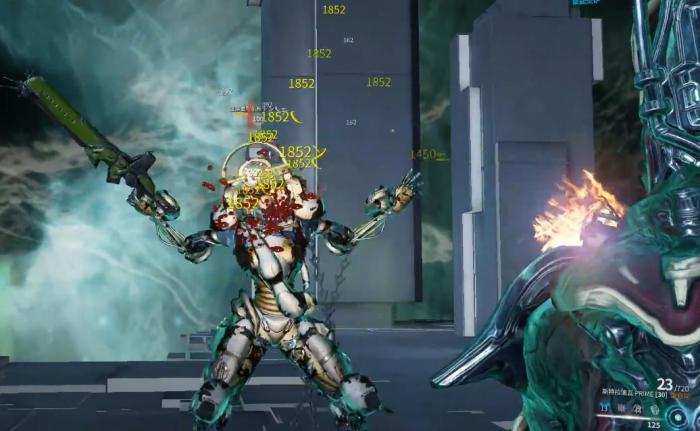This screenshot has width=700, height=431.
Task: Select the glowing circular cyan emblem icon
Action: point(677,417)
